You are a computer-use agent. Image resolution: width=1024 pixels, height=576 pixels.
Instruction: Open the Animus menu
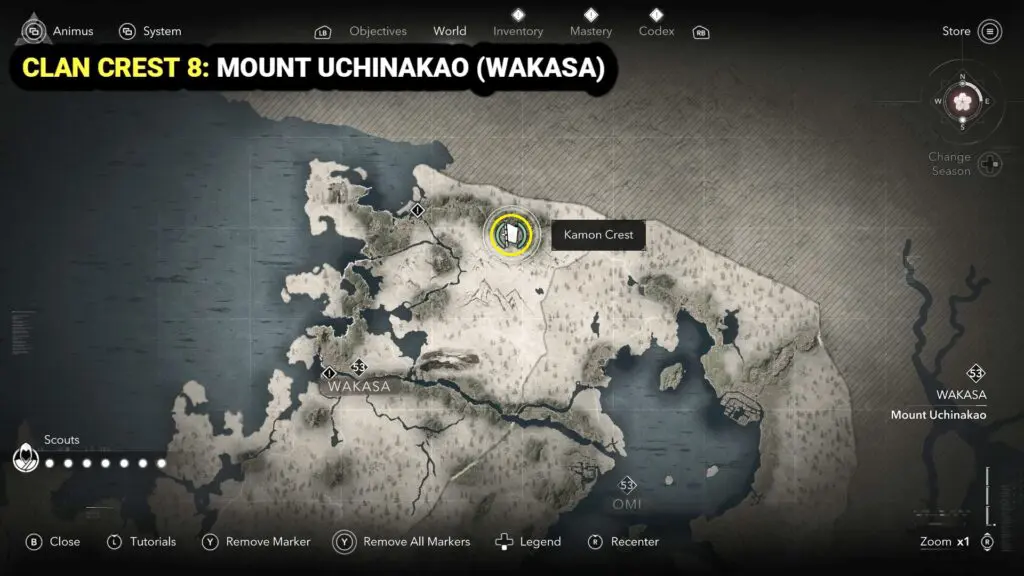tap(58, 31)
